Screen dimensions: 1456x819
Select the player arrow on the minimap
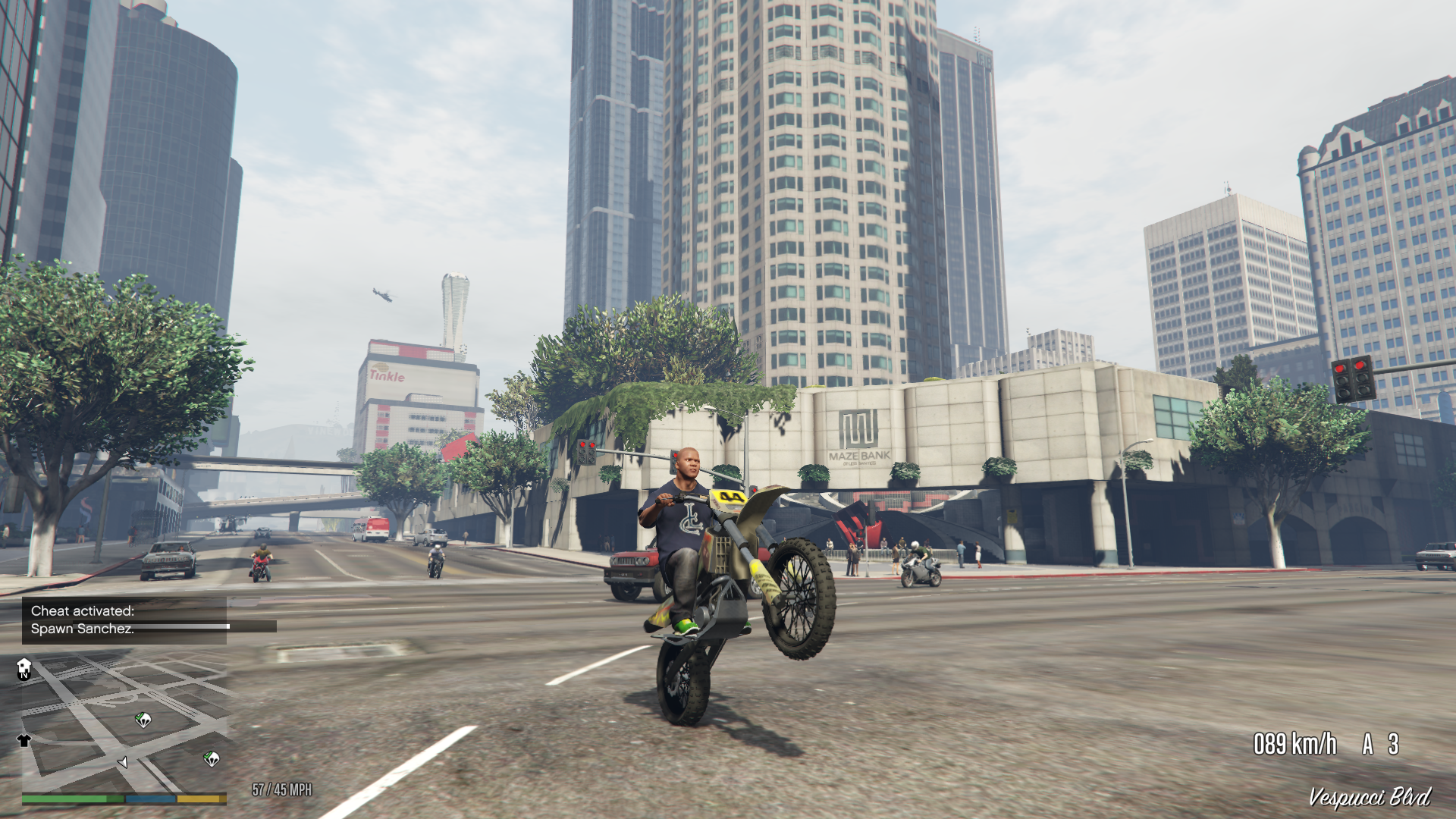tap(123, 763)
